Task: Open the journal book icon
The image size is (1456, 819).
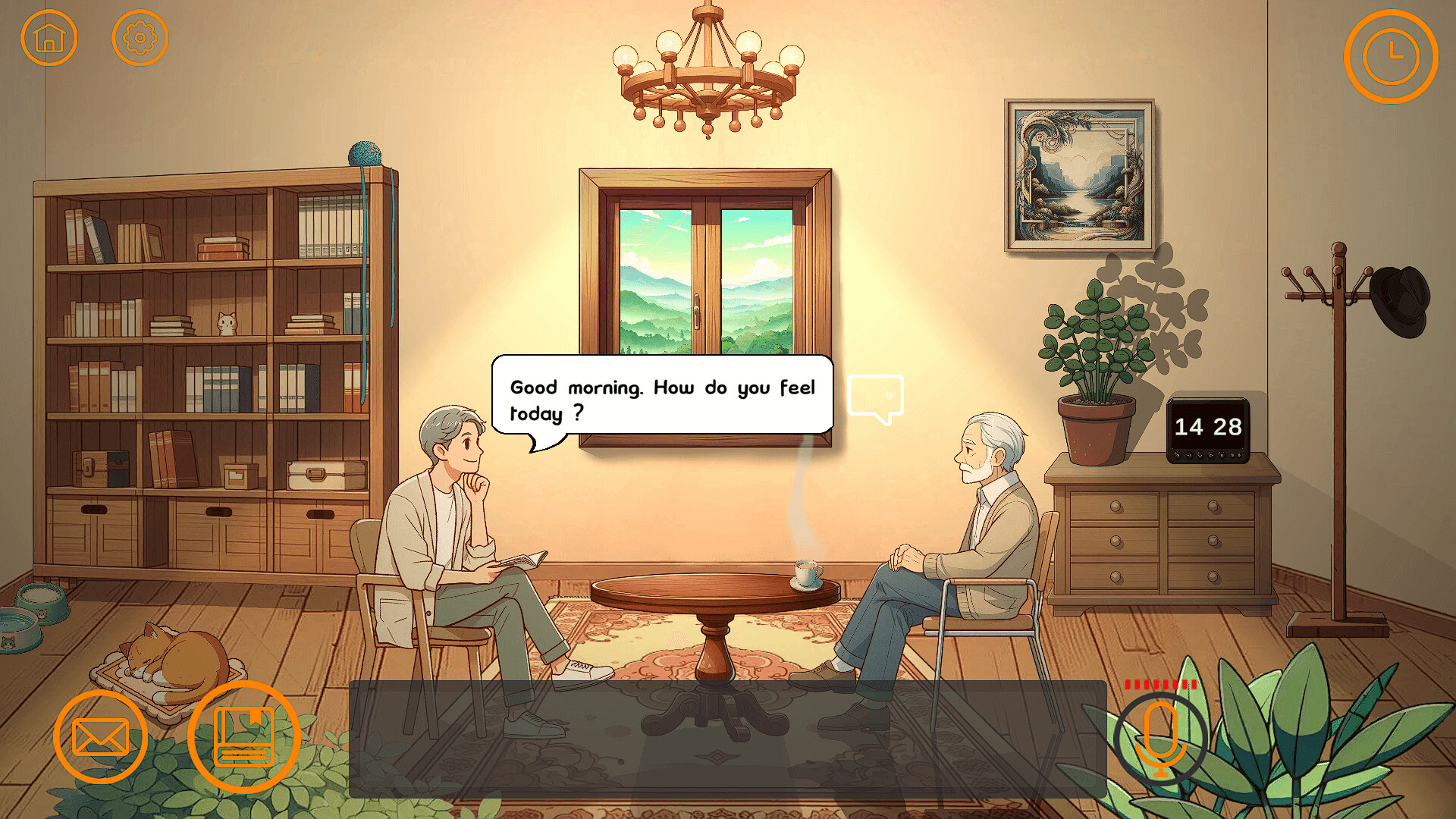Action: pyautogui.click(x=244, y=738)
